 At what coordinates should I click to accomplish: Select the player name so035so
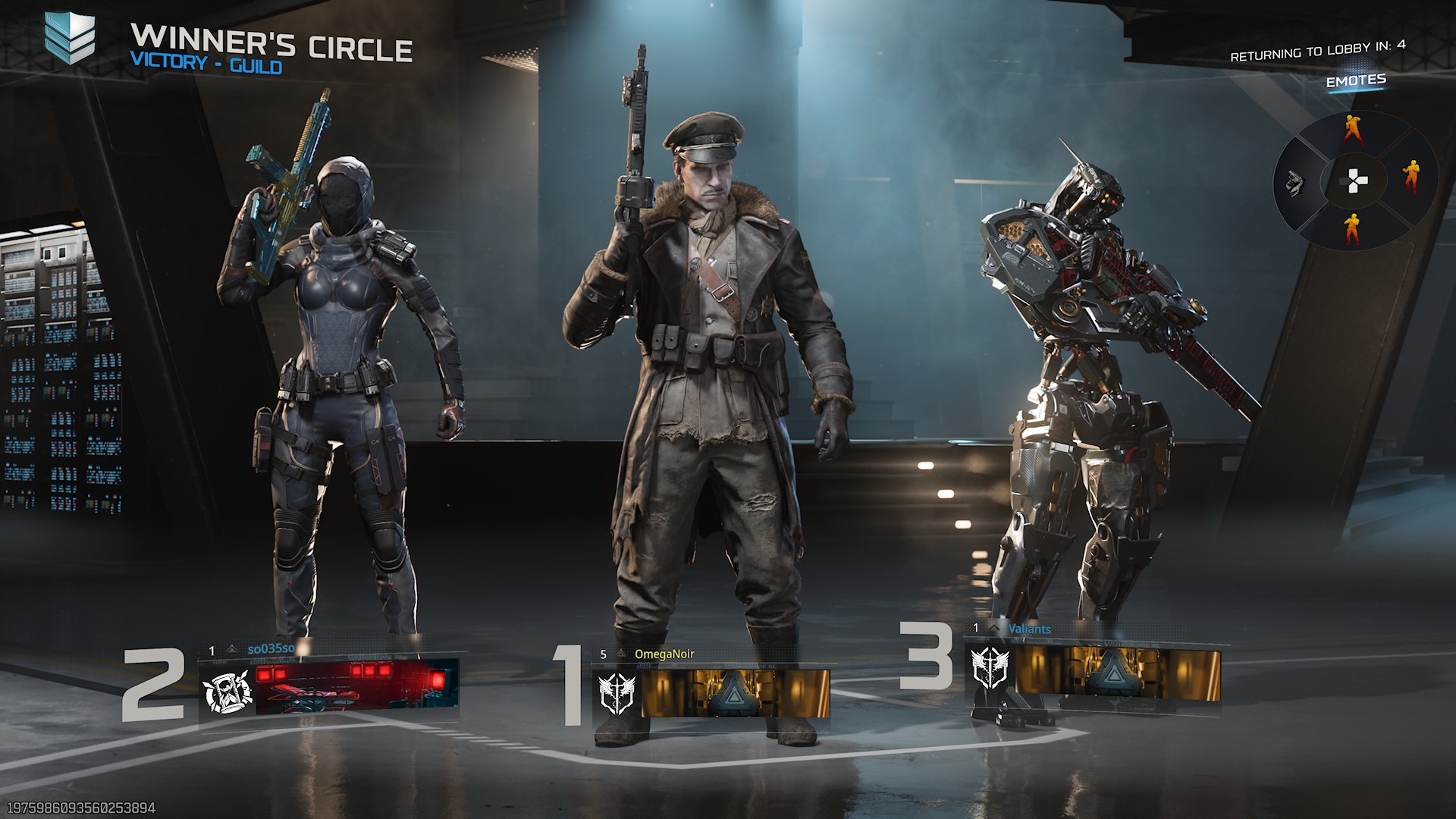[x=271, y=649]
